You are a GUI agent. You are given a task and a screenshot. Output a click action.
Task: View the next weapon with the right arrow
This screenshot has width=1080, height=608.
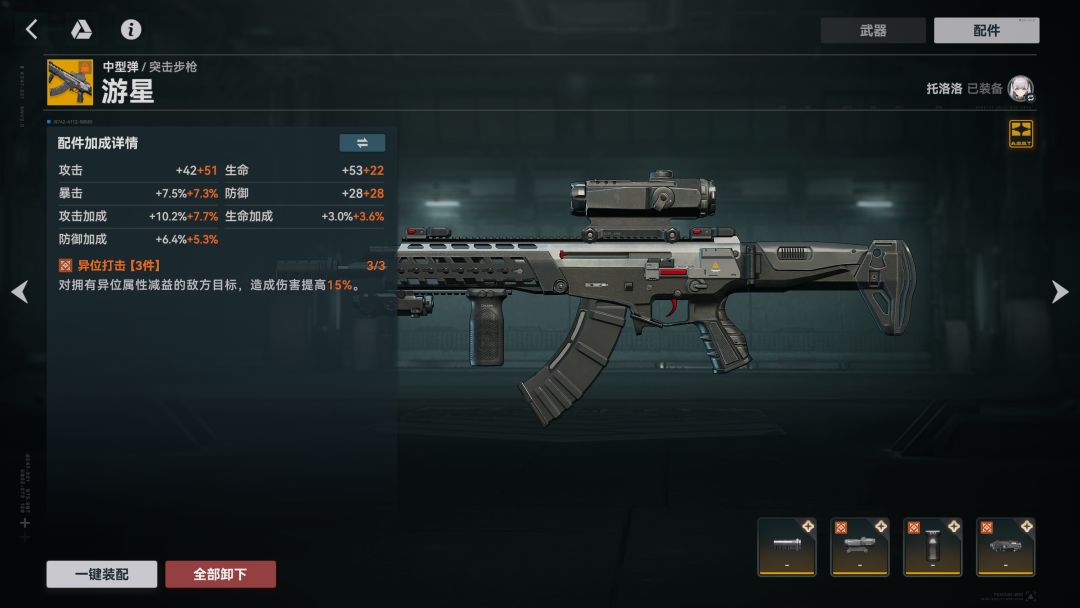tap(1060, 291)
